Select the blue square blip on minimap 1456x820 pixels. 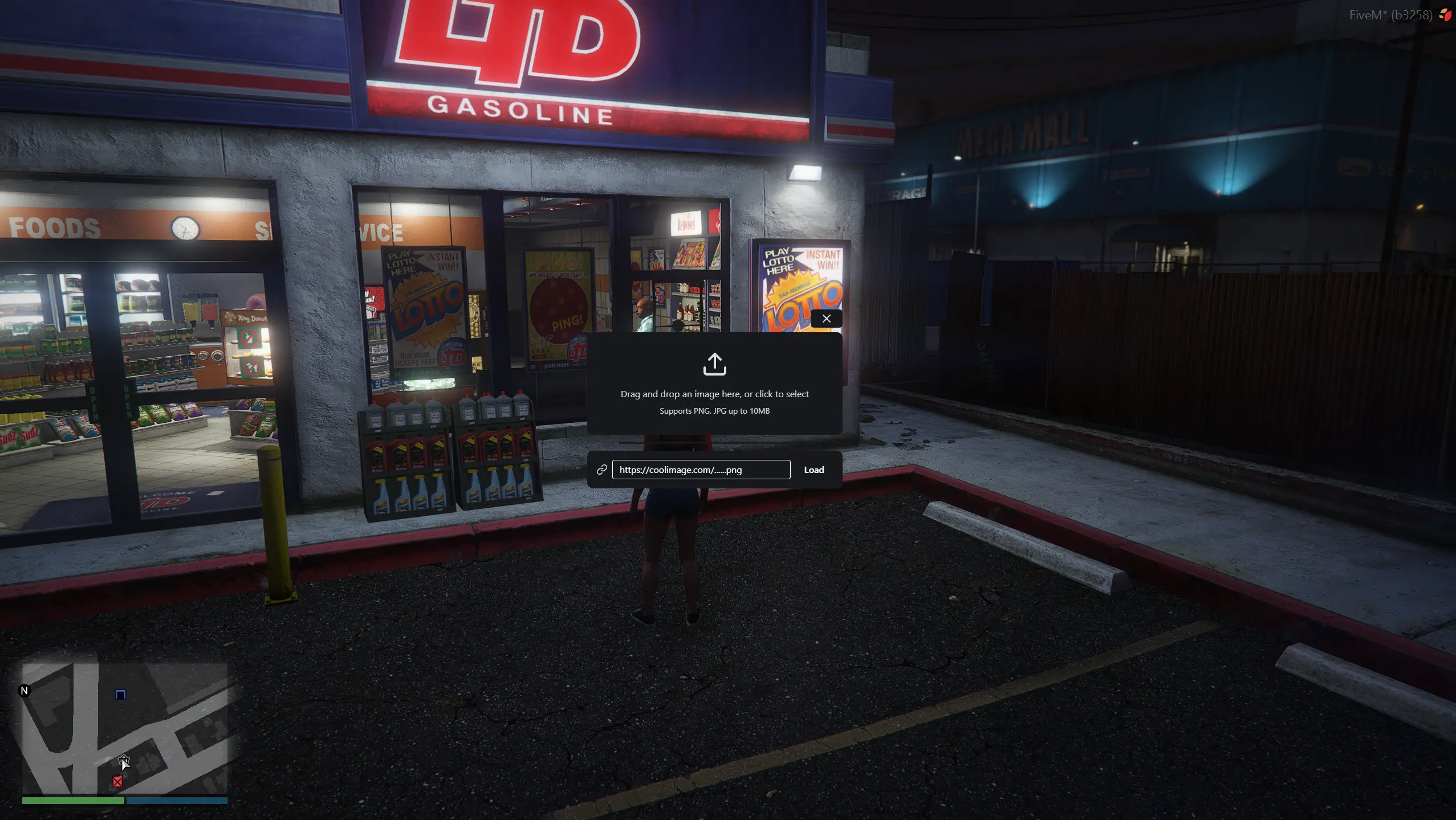point(120,694)
